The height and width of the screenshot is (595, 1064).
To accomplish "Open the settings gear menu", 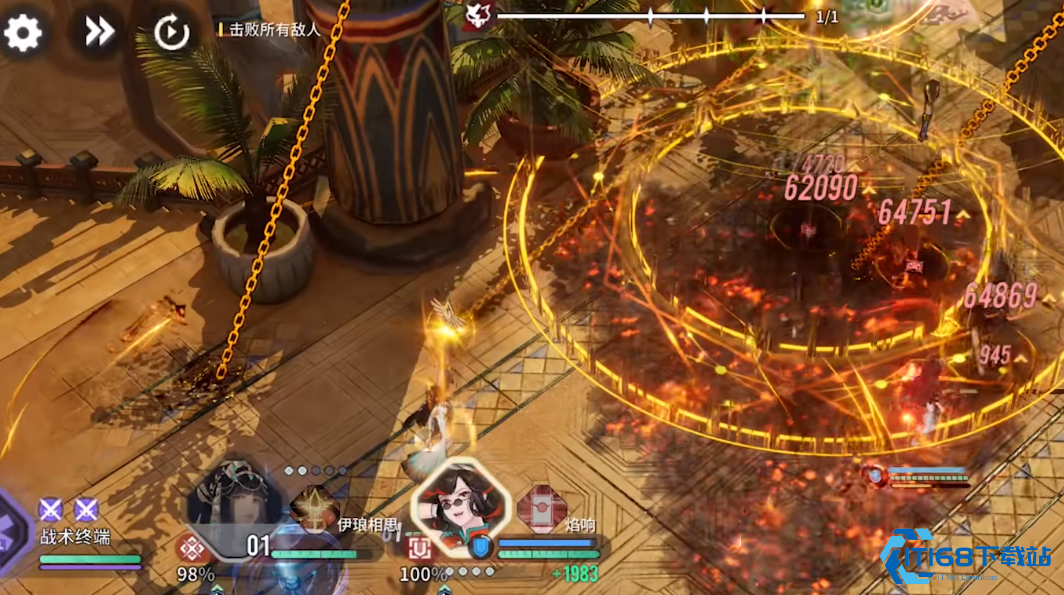I will 23,33.
